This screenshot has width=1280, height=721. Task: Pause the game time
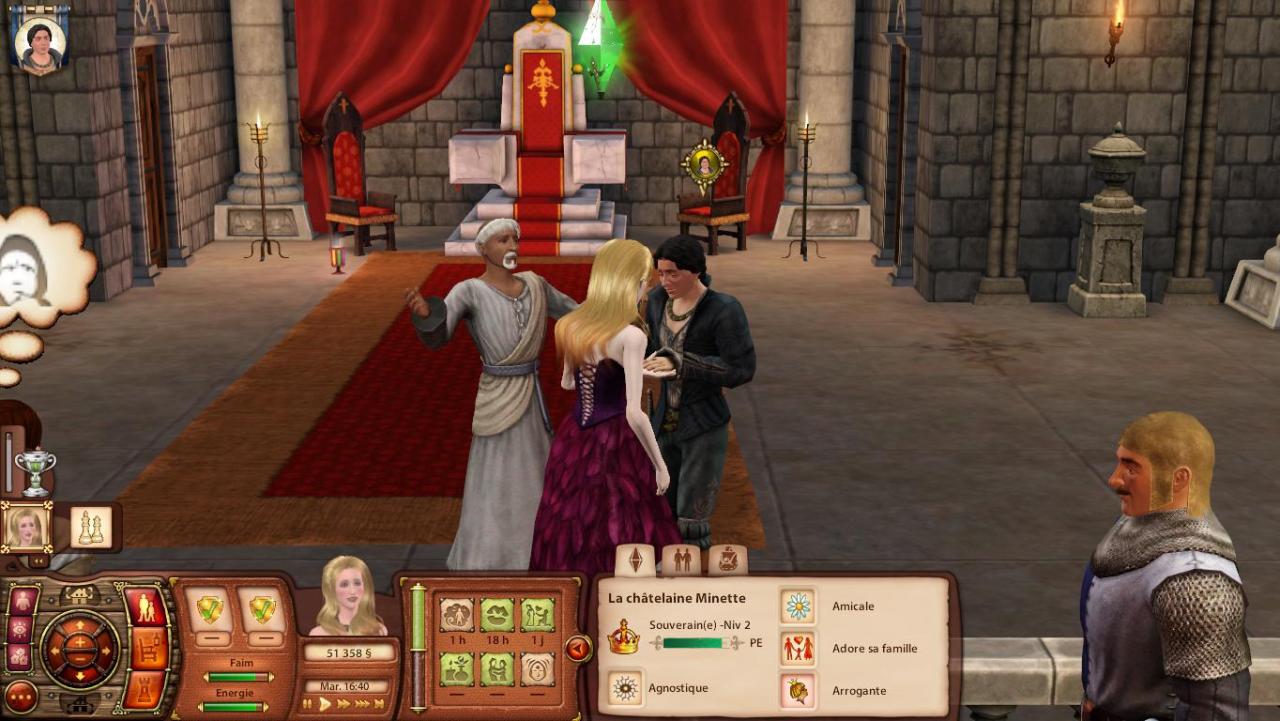pyautogui.click(x=308, y=704)
